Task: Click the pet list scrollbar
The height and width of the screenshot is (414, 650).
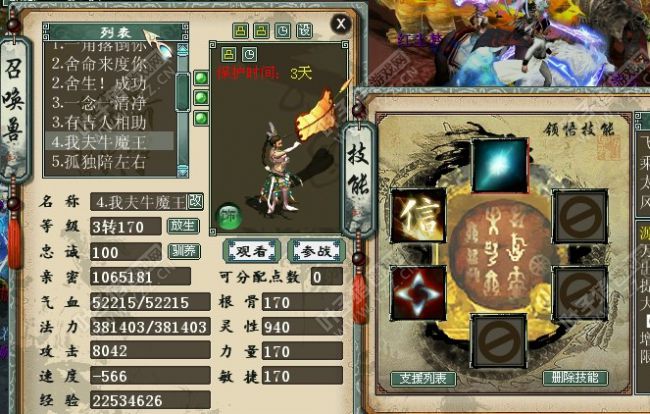Action: click(x=183, y=90)
